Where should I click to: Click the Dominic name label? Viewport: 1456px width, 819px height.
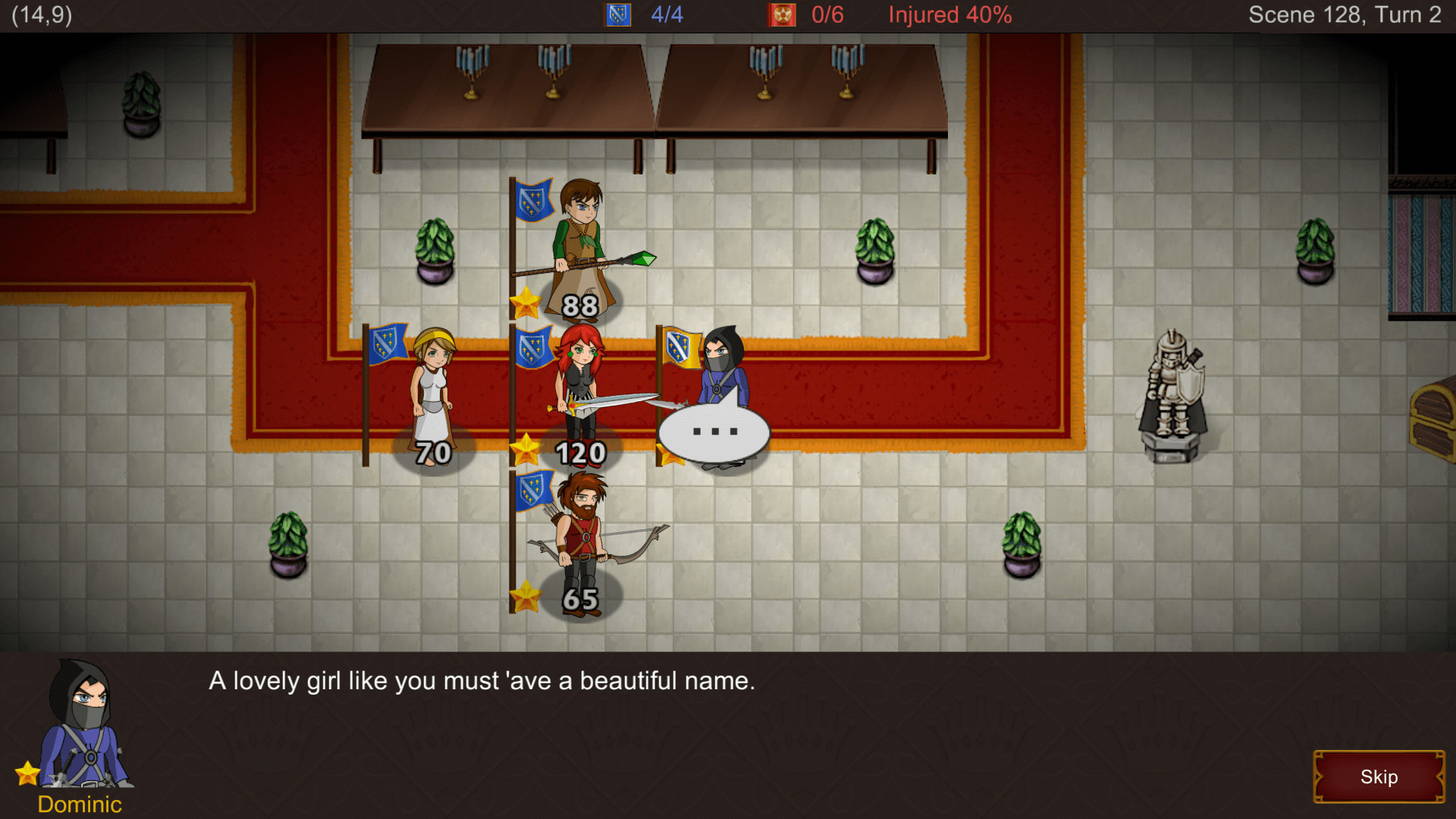(80, 805)
